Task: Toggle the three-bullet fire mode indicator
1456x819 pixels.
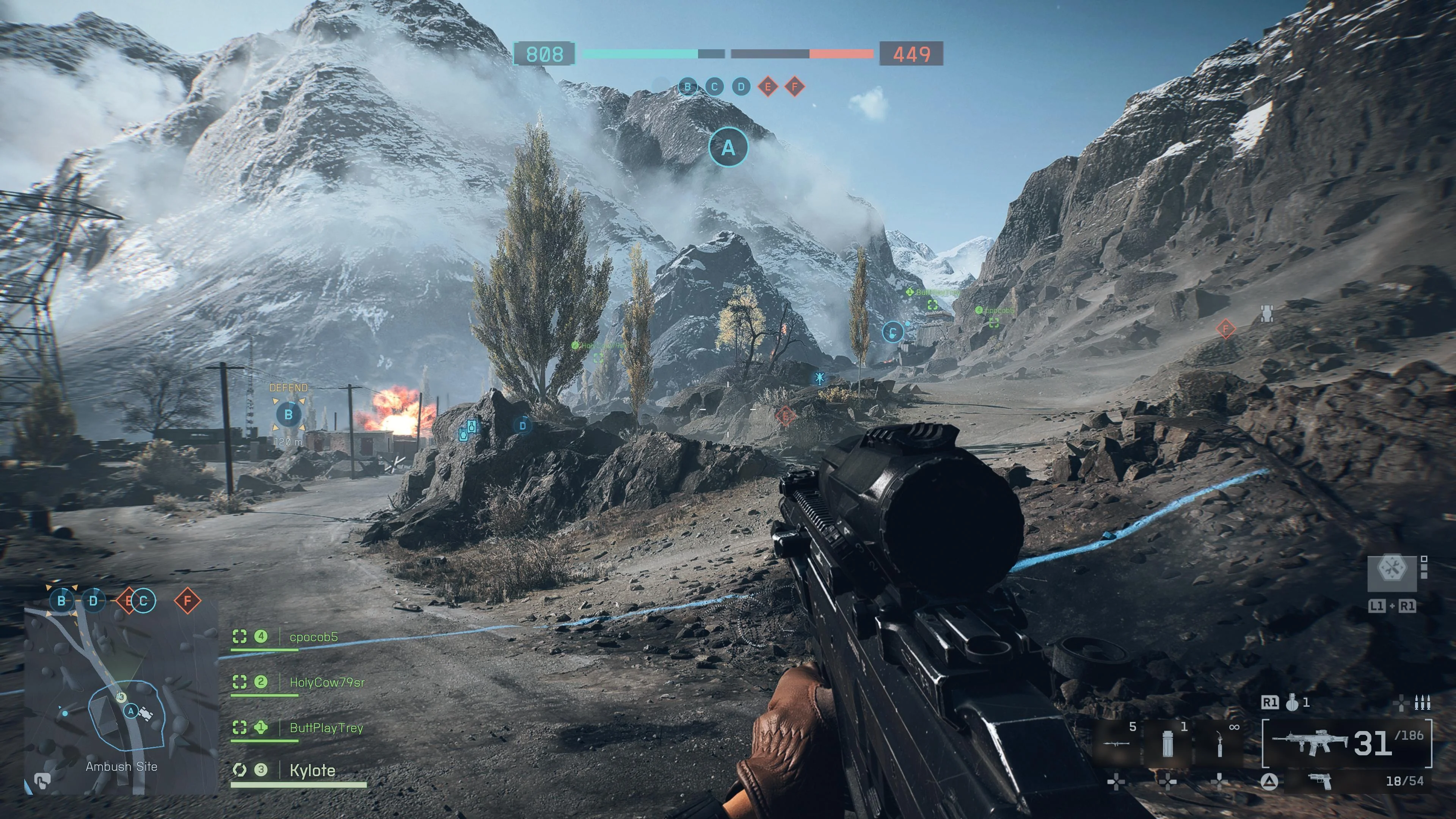Action: [1423, 703]
